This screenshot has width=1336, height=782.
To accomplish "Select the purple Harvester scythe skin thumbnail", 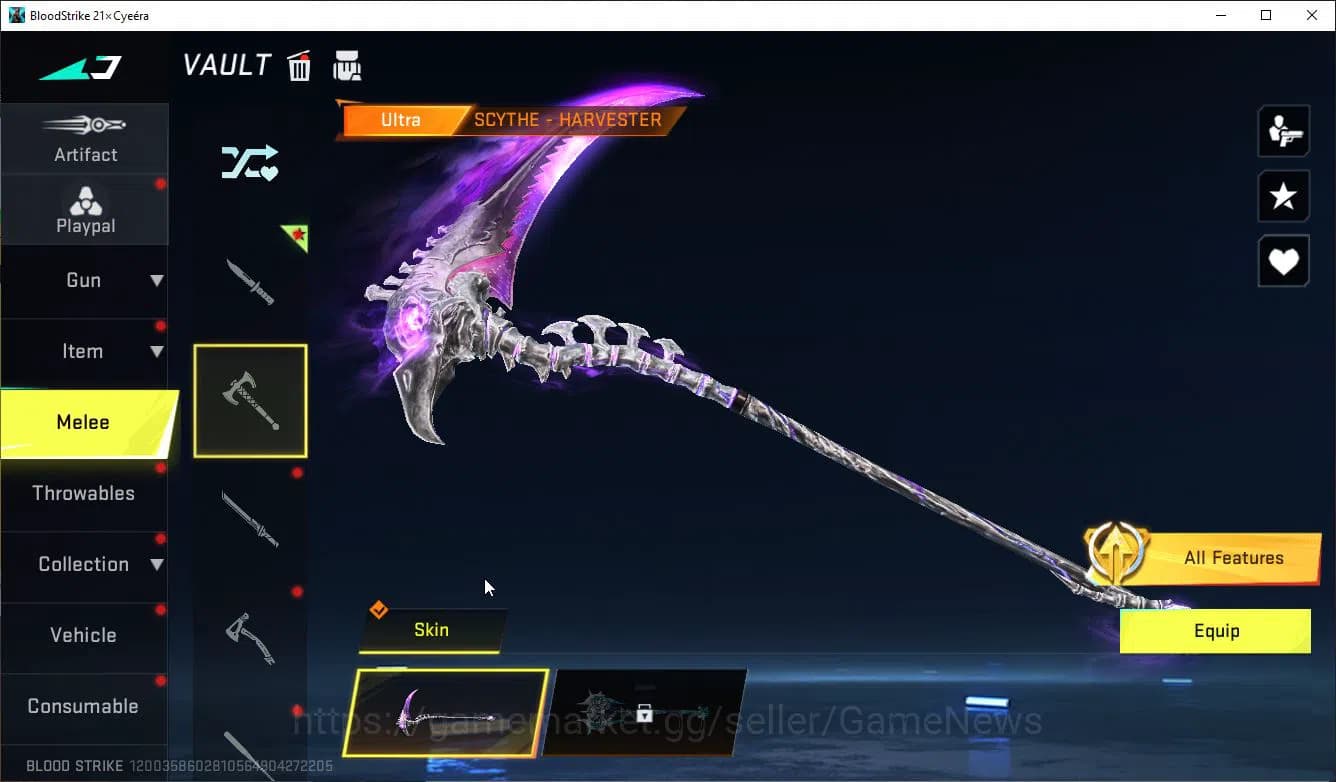I will point(447,712).
